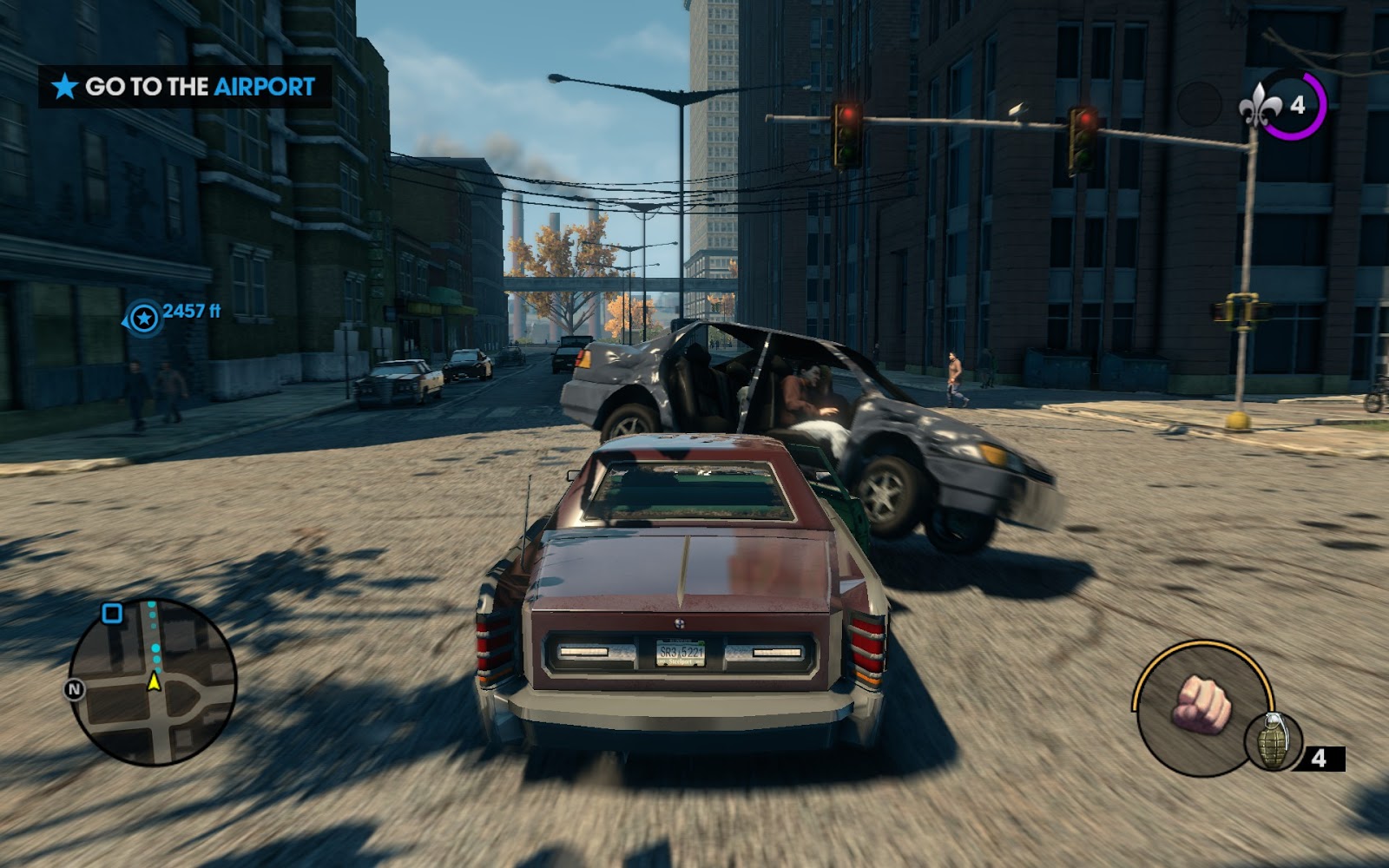
Task: Select the blue square objective marker
Action: 112,613
